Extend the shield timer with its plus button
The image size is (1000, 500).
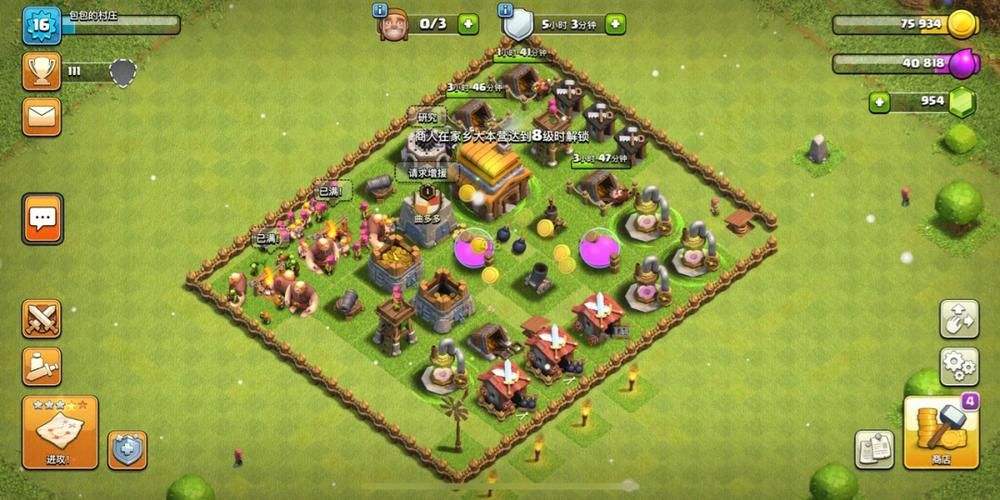pyautogui.click(x=615, y=23)
